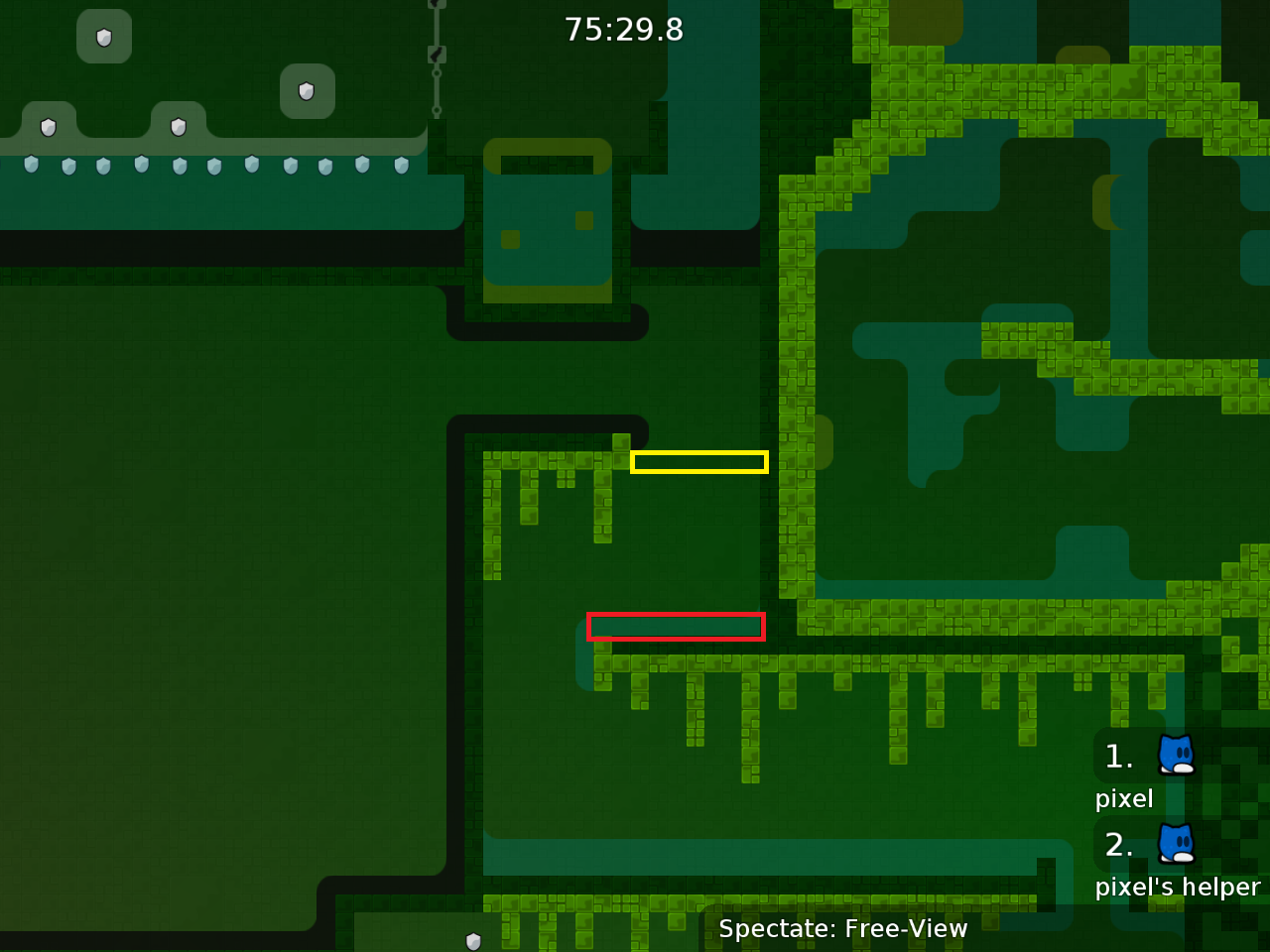The width and height of the screenshot is (1270, 952).
Task: Click pixel's helper name in the scoreboard
Action: 1179,888
